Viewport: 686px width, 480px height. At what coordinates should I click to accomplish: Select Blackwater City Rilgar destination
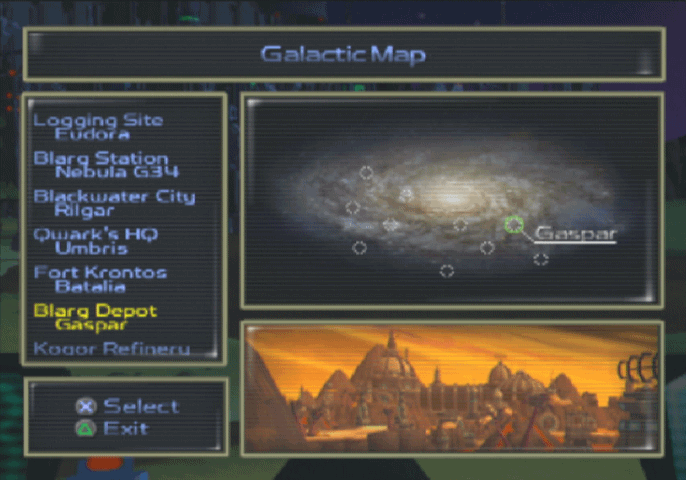[114, 202]
